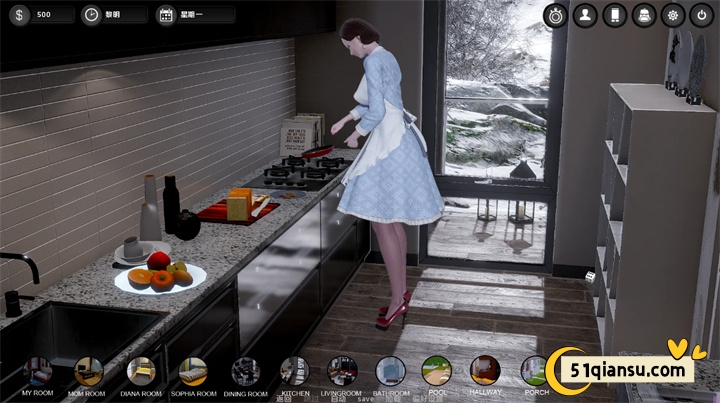This screenshot has height=403, width=720.
Task: Choose the Kitchen location thumbnail
Action: (294, 371)
